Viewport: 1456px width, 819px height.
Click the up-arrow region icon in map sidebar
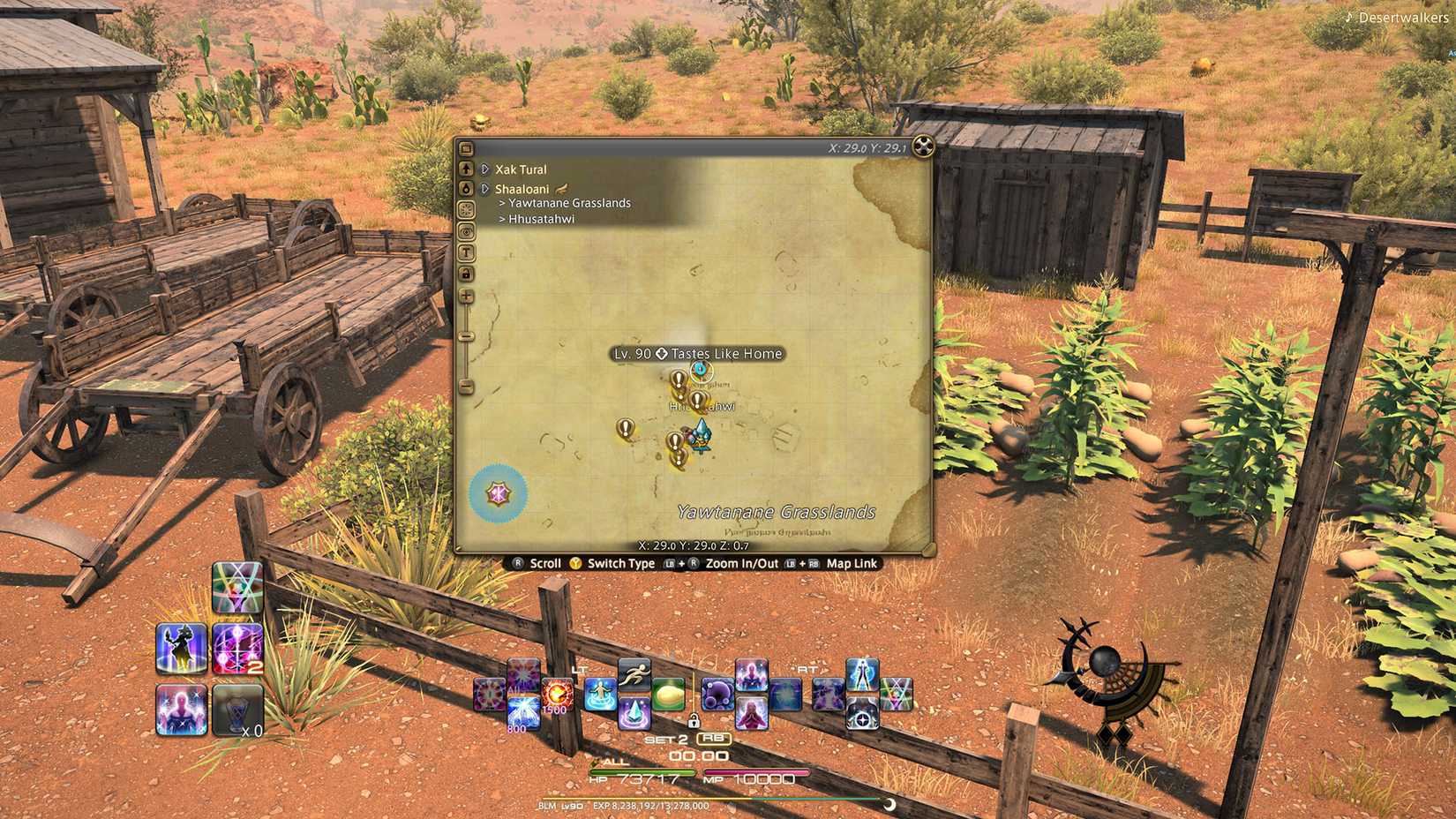tap(467, 168)
